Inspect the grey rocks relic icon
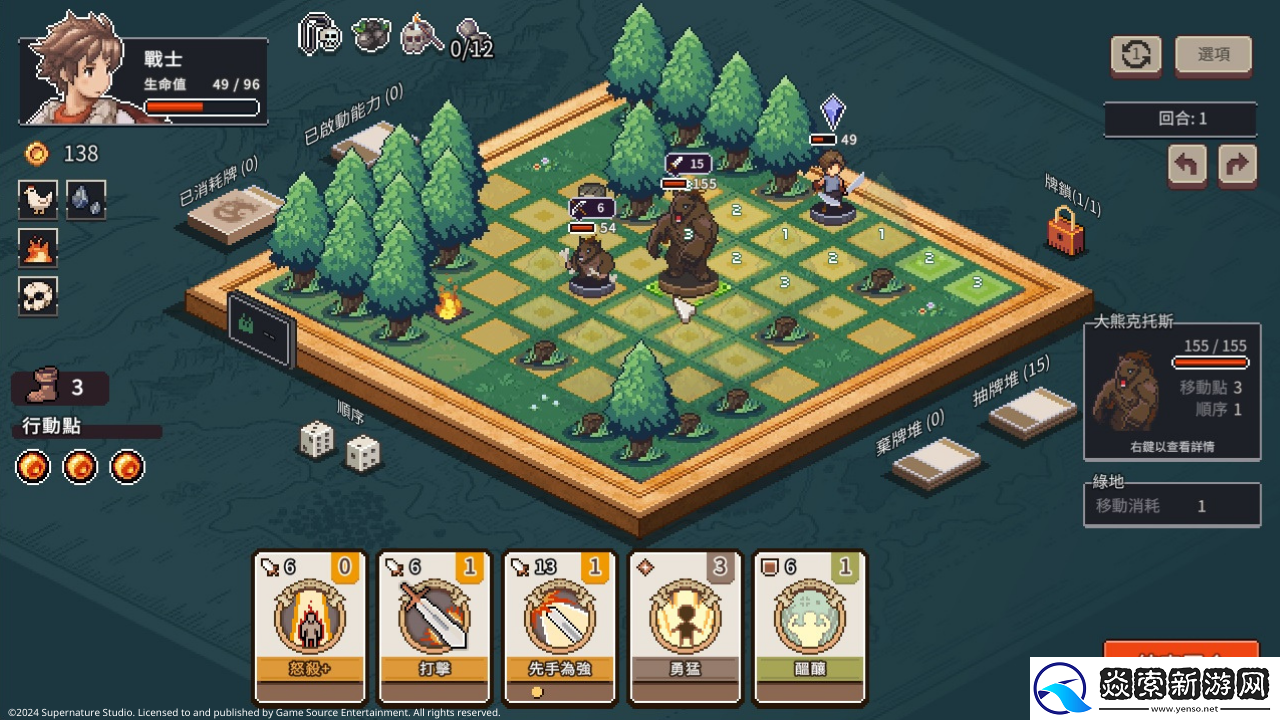Image resolution: width=1280 pixels, height=720 pixels. click(86, 200)
